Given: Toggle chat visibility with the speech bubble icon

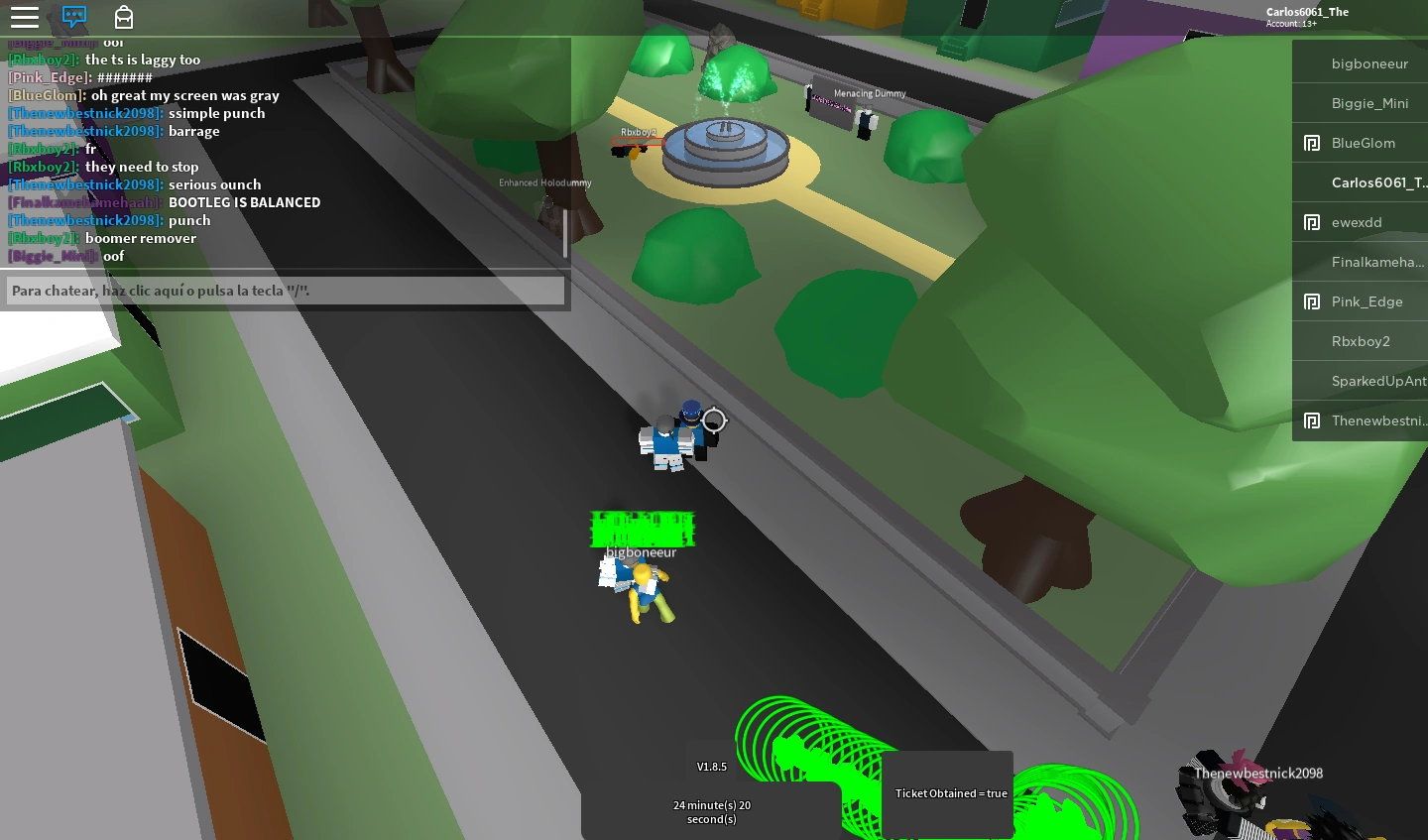Looking at the screenshot, I should pyautogui.click(x=73, y=17).
